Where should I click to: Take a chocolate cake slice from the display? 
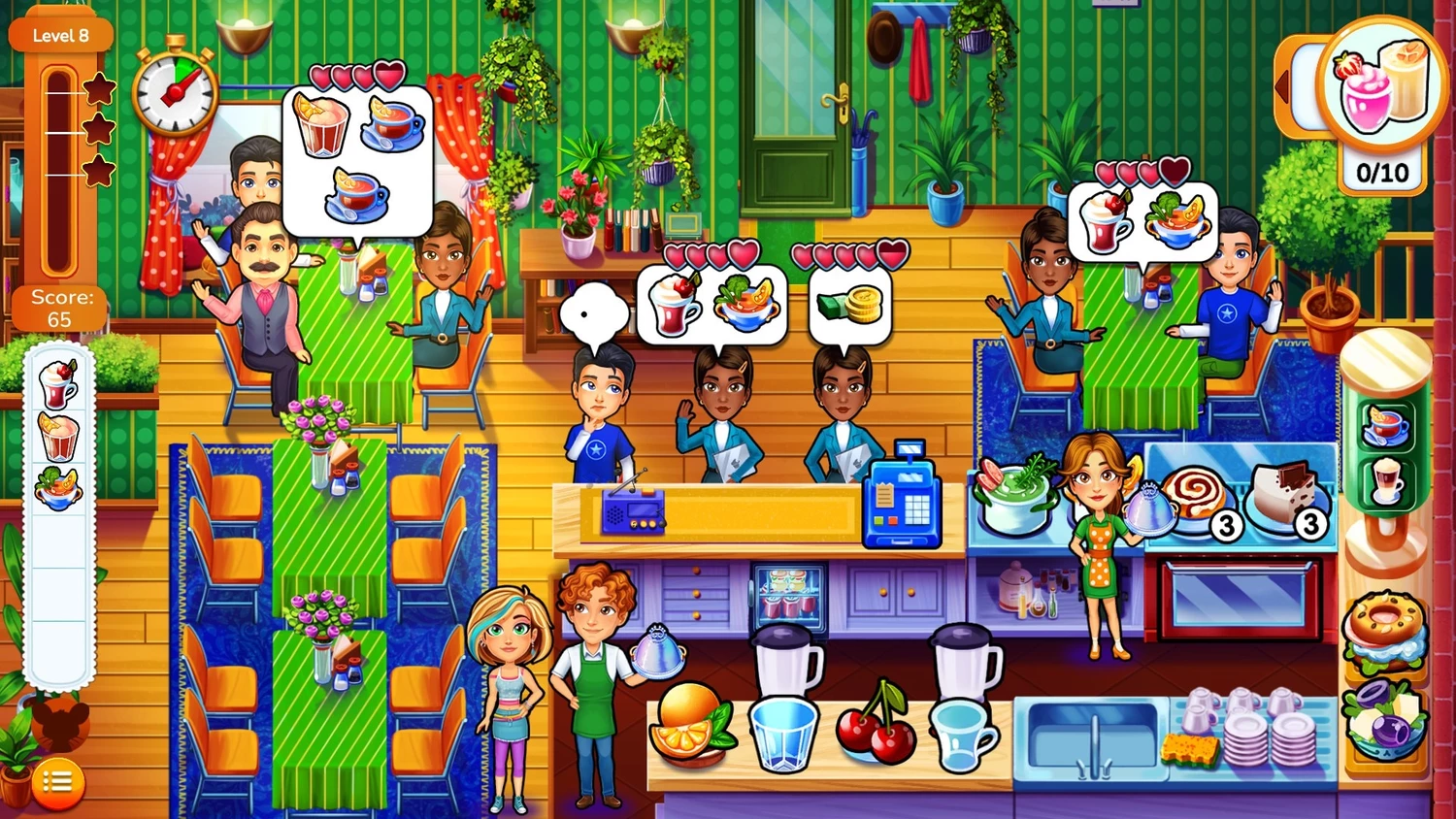tap(1281, 493)
